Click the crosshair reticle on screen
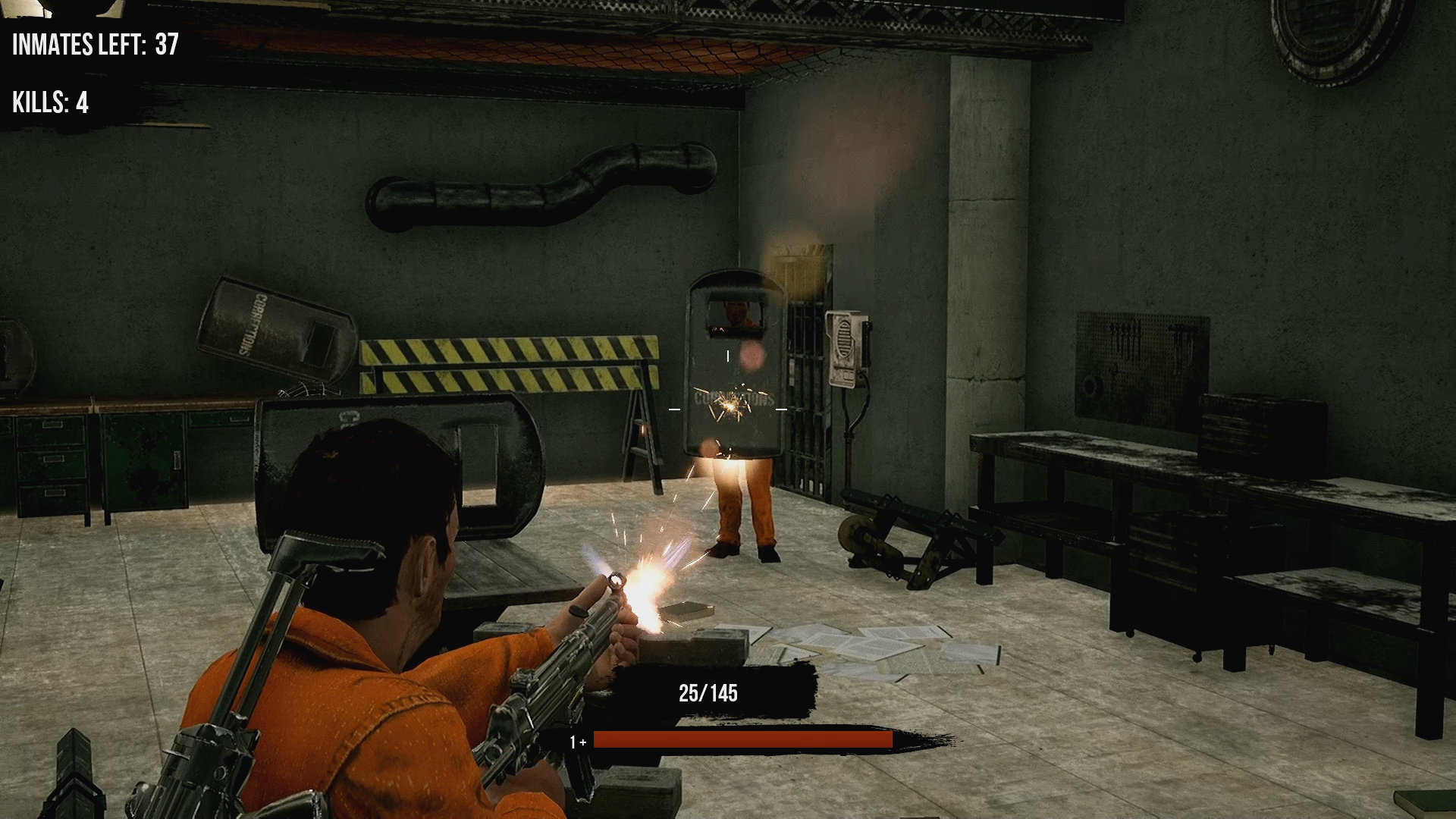1456x819 pixels. point(730,409)
